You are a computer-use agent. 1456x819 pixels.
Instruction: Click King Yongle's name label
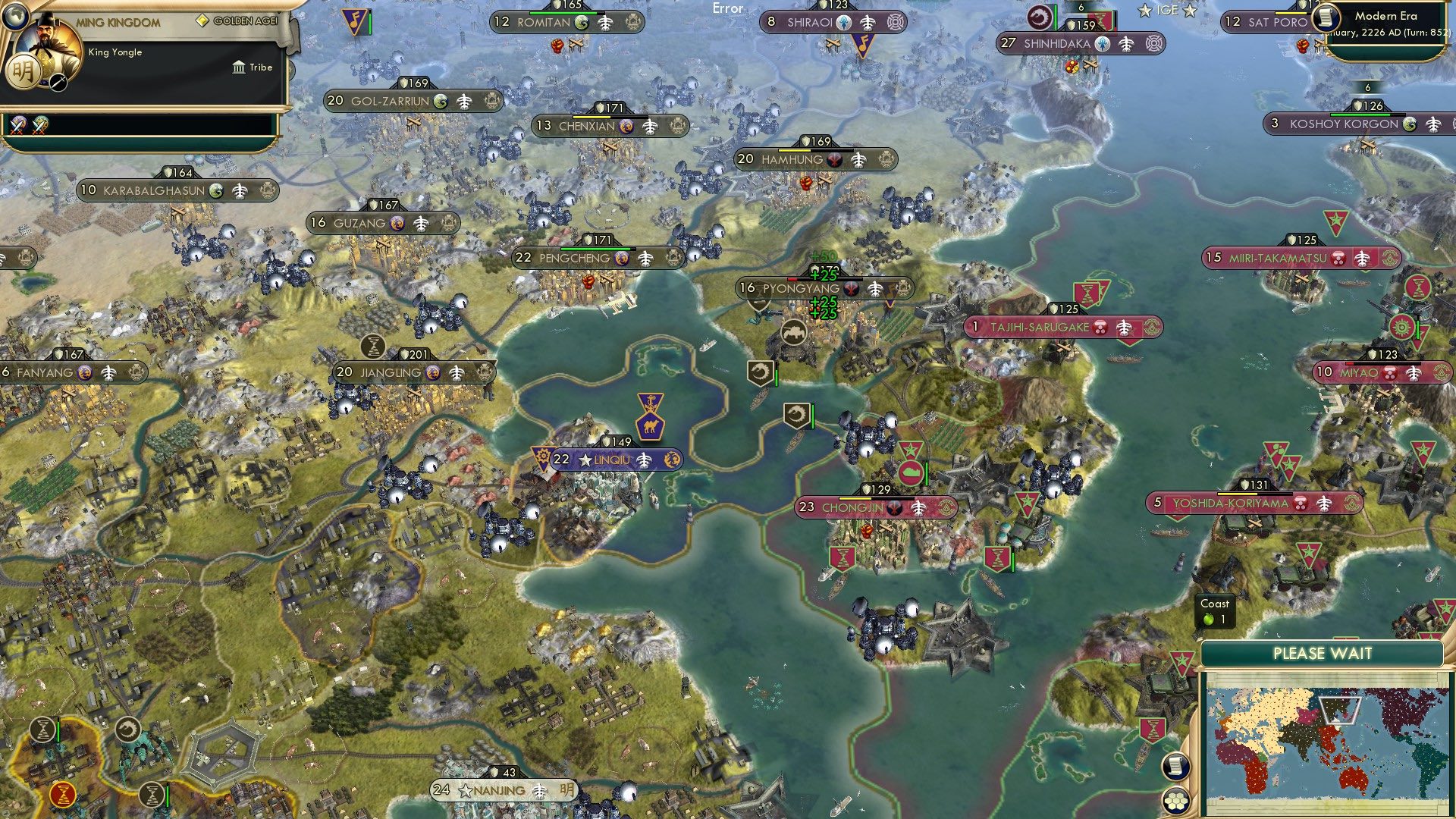(x=115, y=52)
